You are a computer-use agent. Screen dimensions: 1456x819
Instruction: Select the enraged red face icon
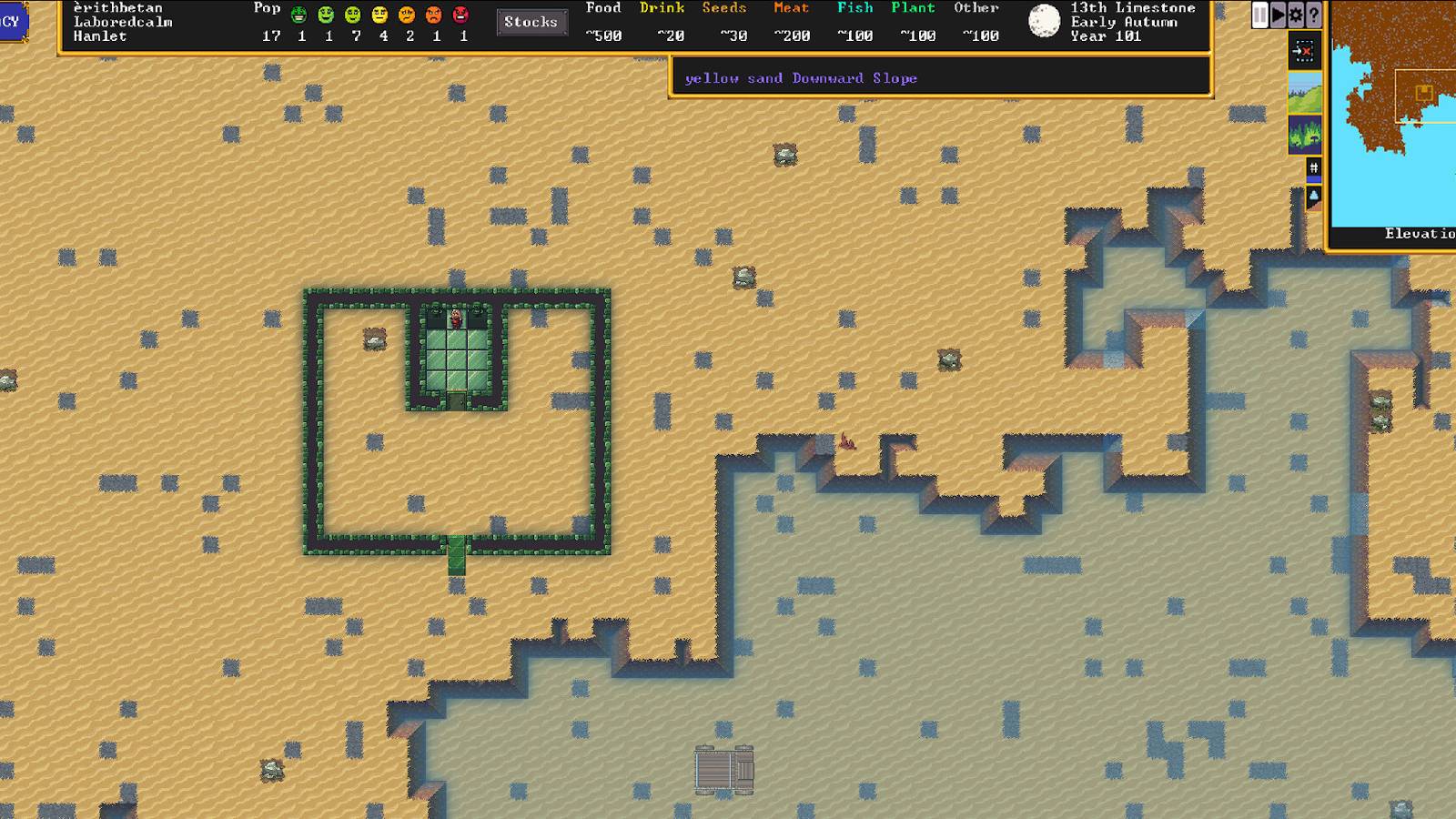[461, 13]
